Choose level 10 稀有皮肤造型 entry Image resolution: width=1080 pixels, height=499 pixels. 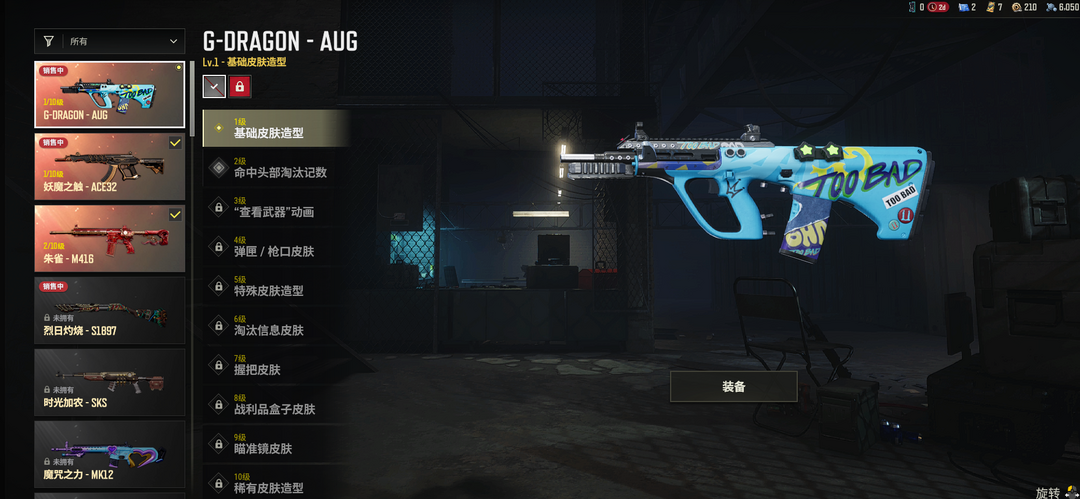[x=276, y=484]
